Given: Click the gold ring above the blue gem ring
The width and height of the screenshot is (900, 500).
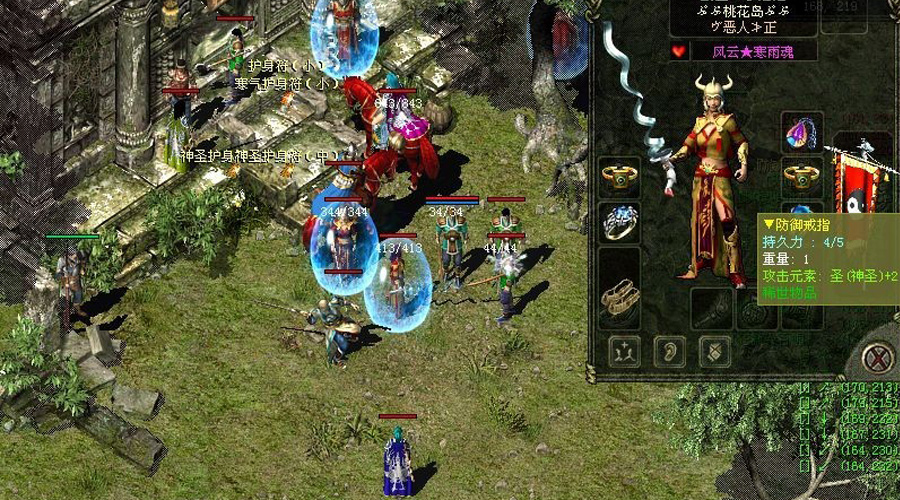Looking at the screenshot, I should coord(621,176).
